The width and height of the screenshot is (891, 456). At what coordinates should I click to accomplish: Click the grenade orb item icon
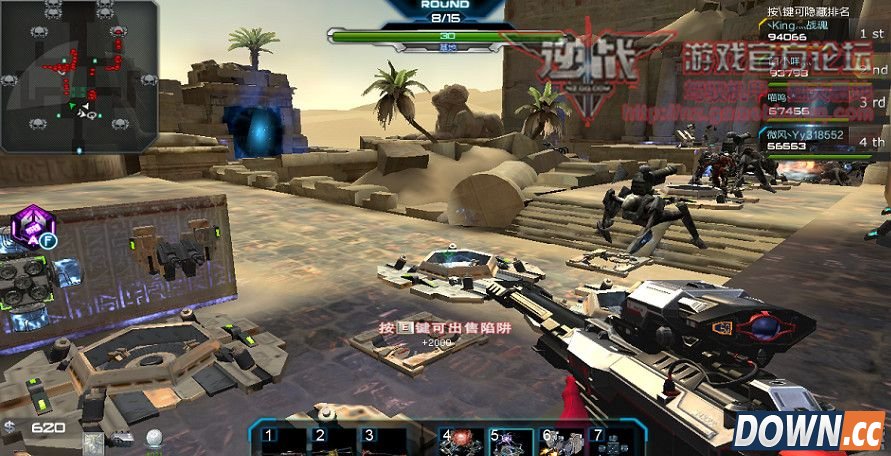coord(153,438)
